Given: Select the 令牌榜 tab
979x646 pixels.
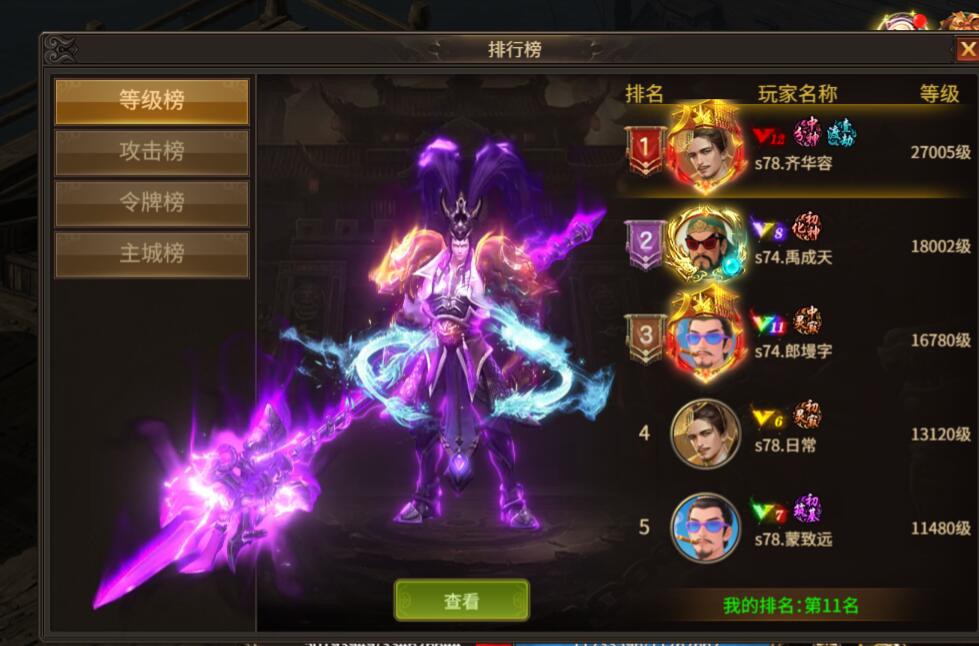Looking at the screenshot, I should pyautogui.click(x=151, y=203).
